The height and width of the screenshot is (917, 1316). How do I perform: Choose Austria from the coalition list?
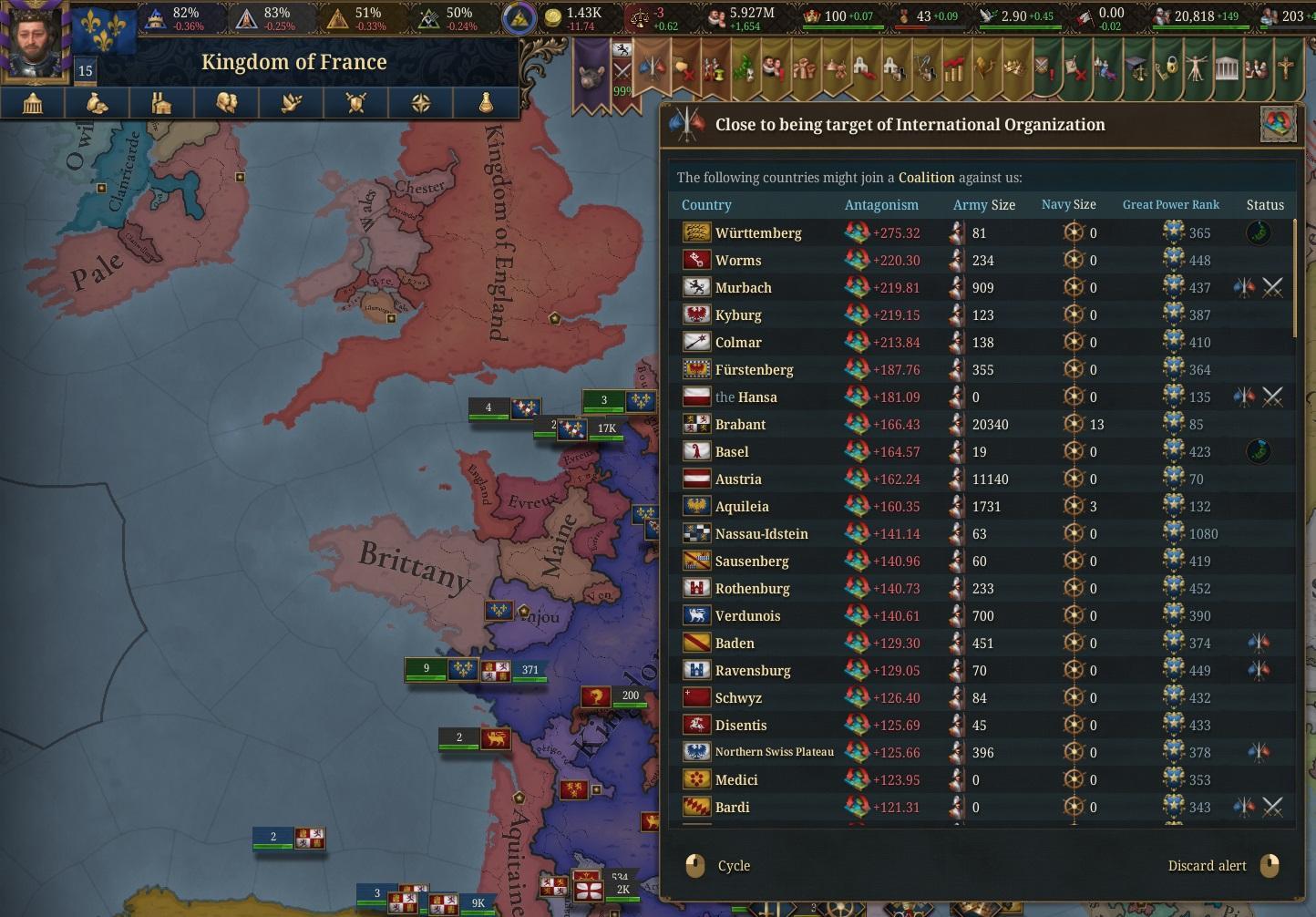point(737,479)
